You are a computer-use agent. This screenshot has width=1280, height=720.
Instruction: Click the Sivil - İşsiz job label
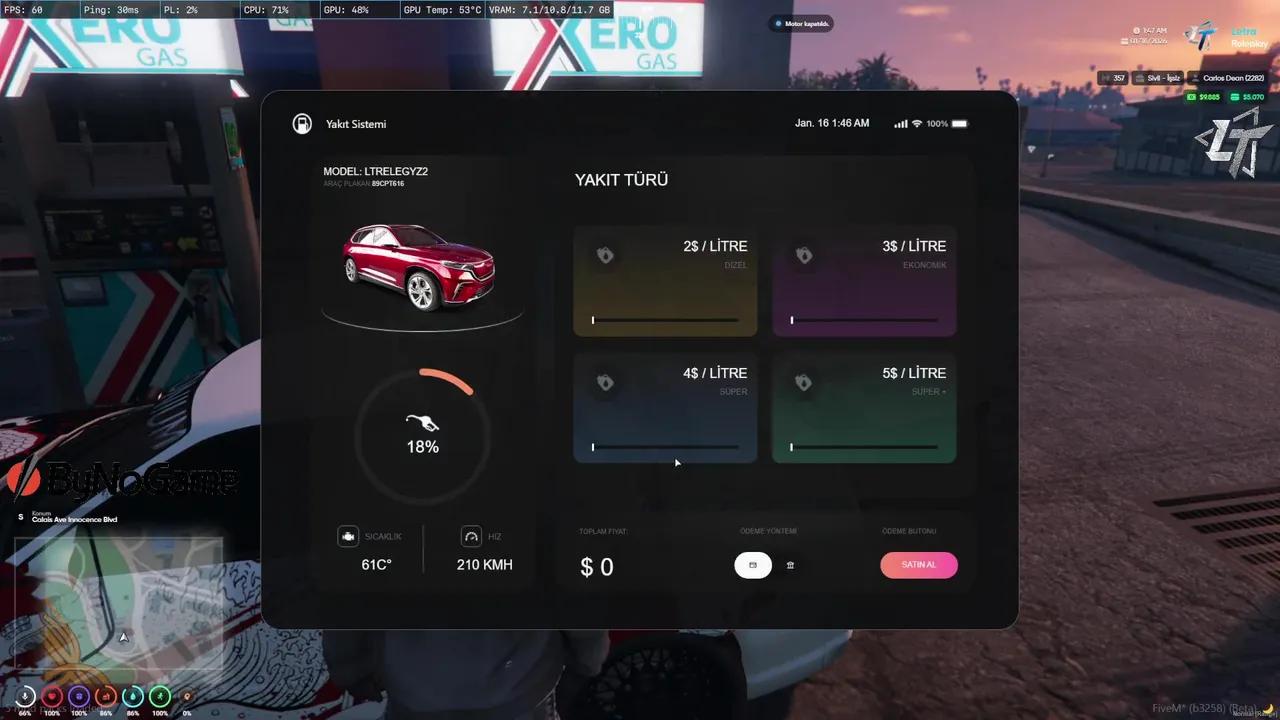pos(1158,77)
